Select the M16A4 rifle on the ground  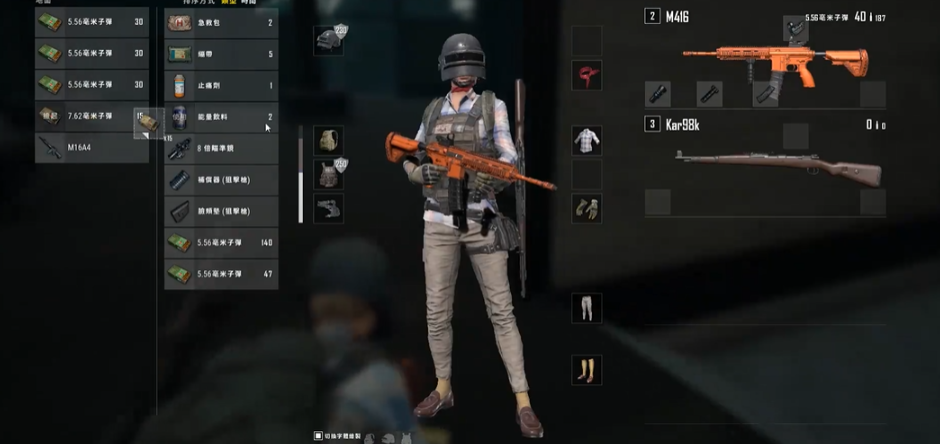pos(92,148)
